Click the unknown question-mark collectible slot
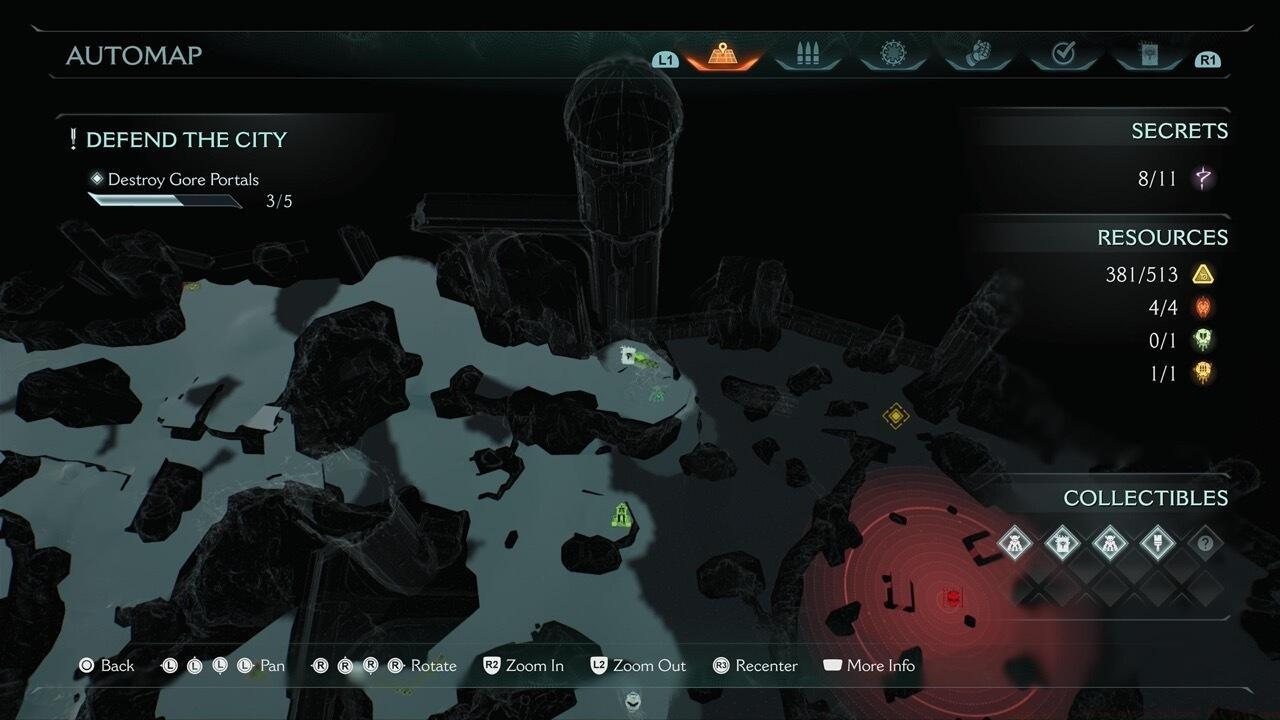 (x=1205, y=543)
